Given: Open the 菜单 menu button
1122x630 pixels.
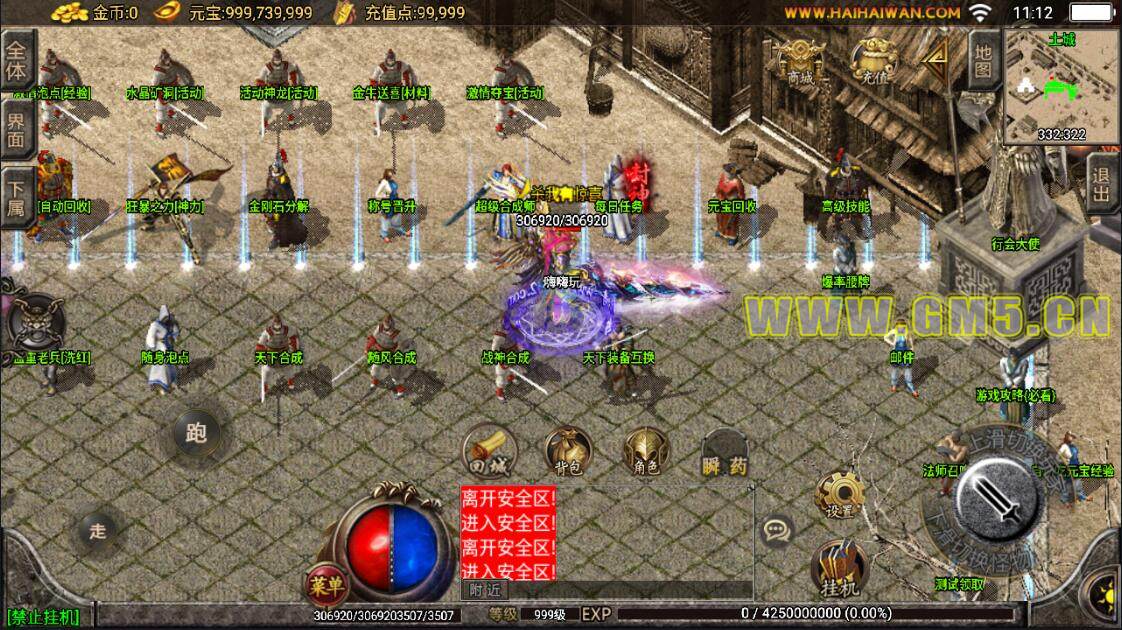Looking at the screenshot, I should (x=325, y=586).
